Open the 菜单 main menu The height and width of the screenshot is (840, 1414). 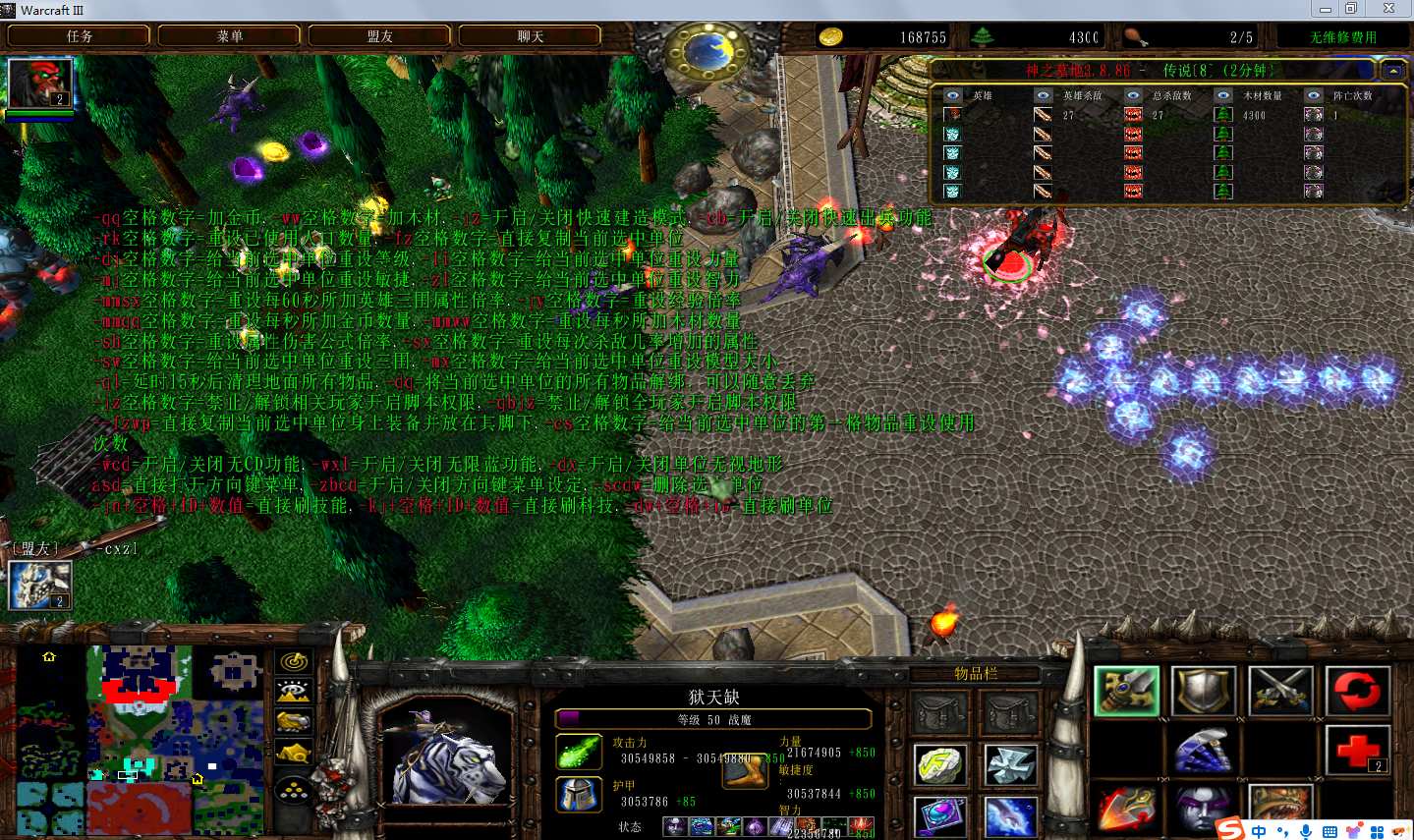[229, 36]
